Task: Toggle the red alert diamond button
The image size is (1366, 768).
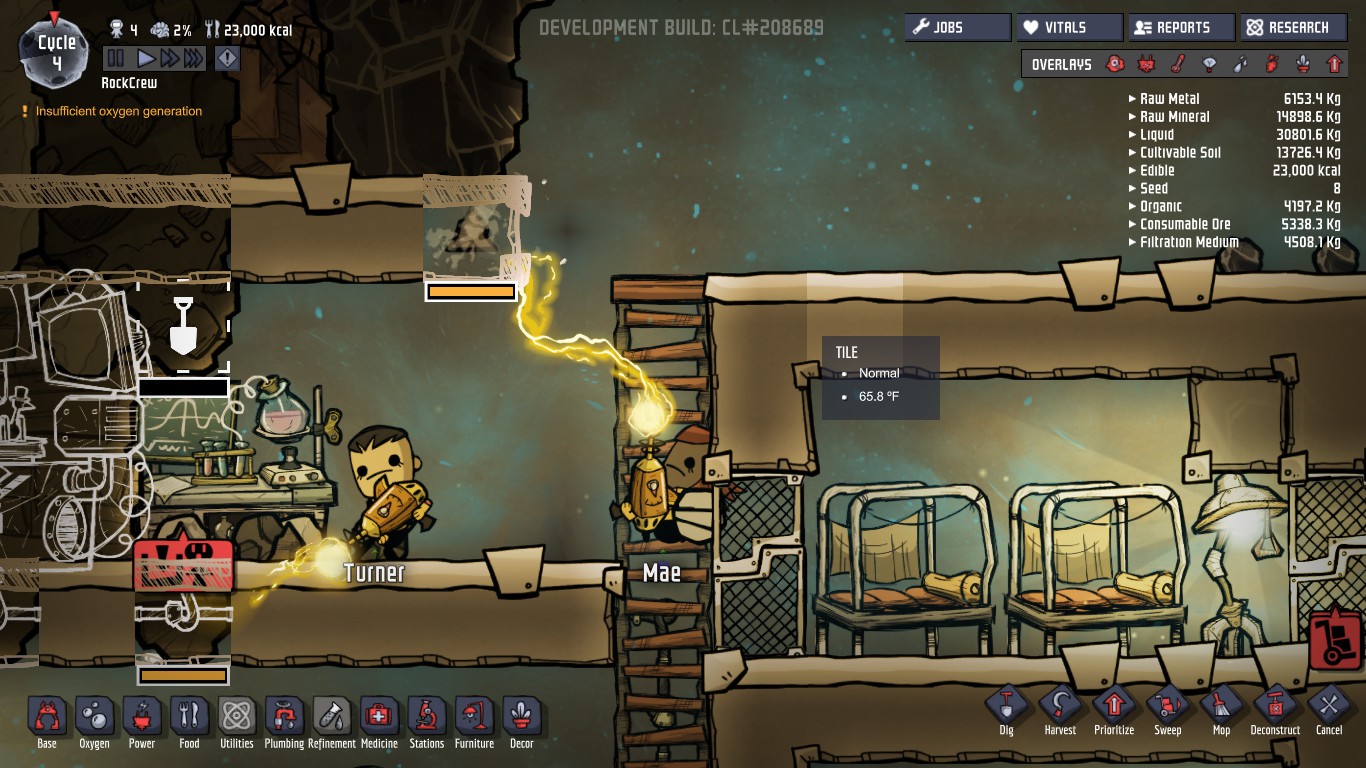Action: [x=228, y=59]
